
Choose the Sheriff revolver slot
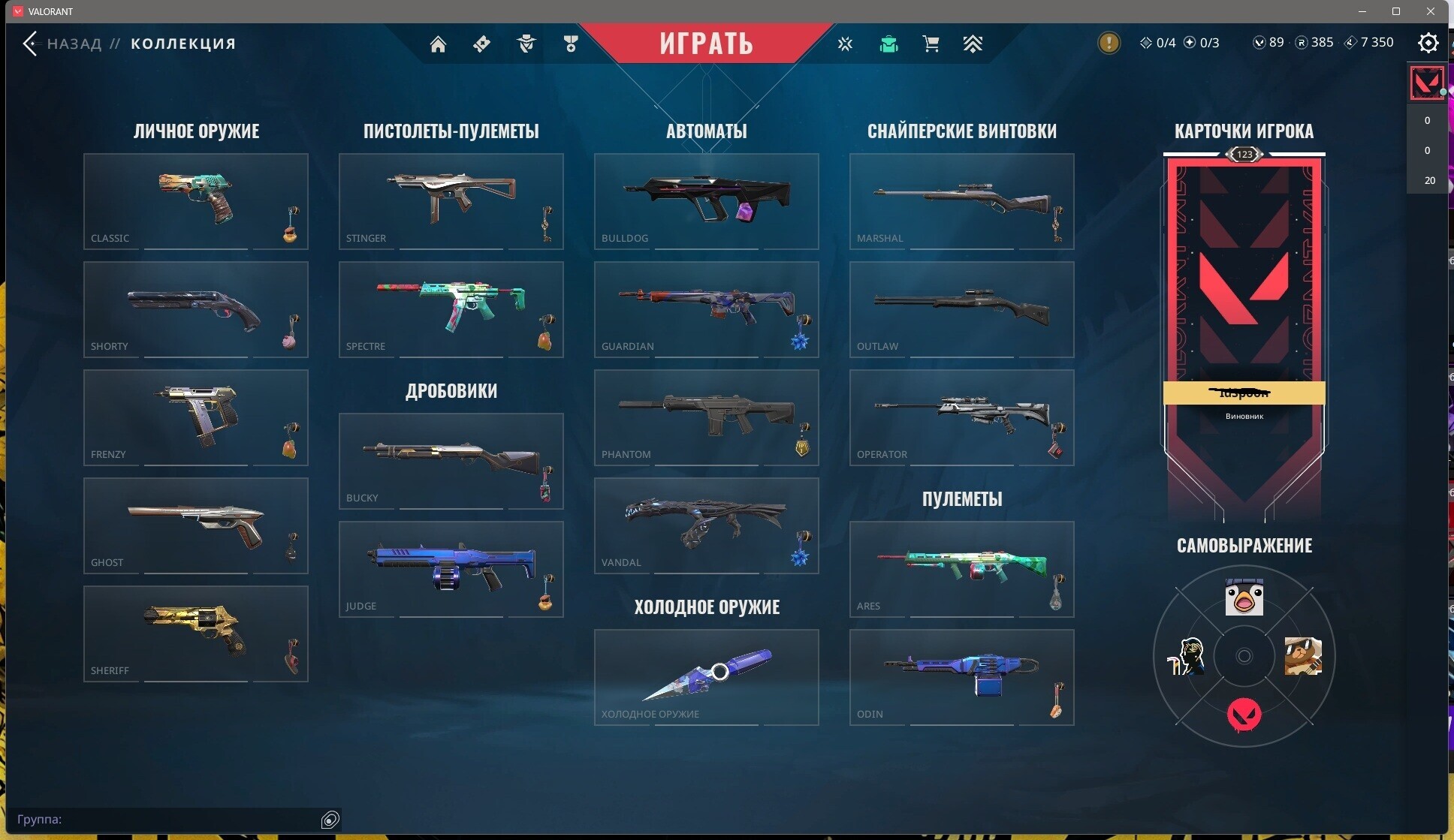pos(195,633)
